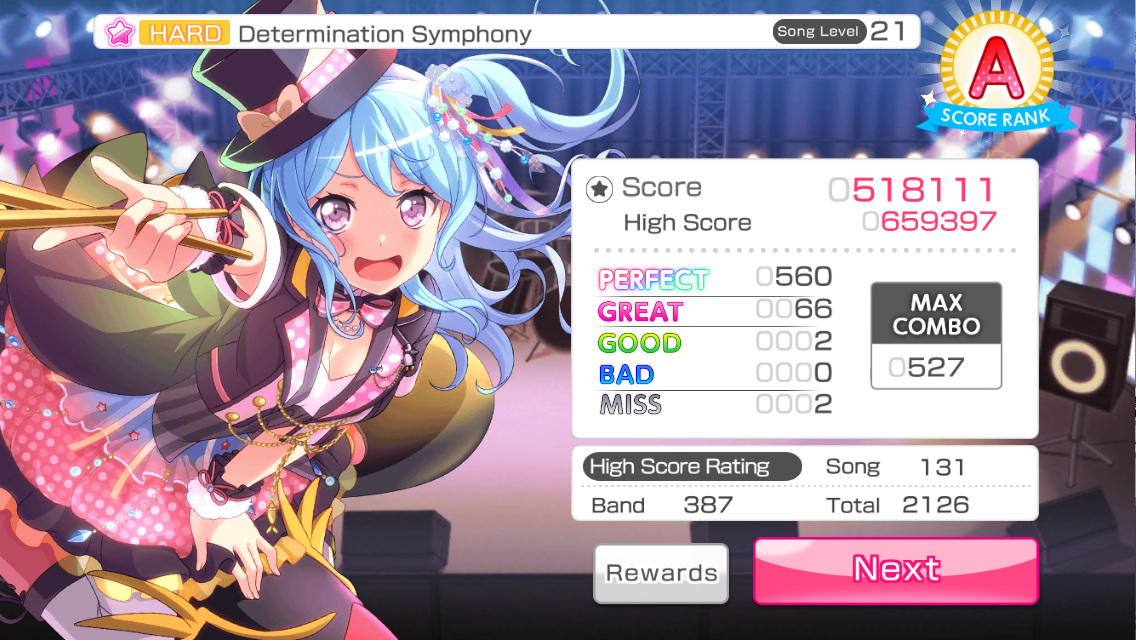Open the Rewards panel
The width and height of the screenshot is (1136, 640).
click(661, 573)
